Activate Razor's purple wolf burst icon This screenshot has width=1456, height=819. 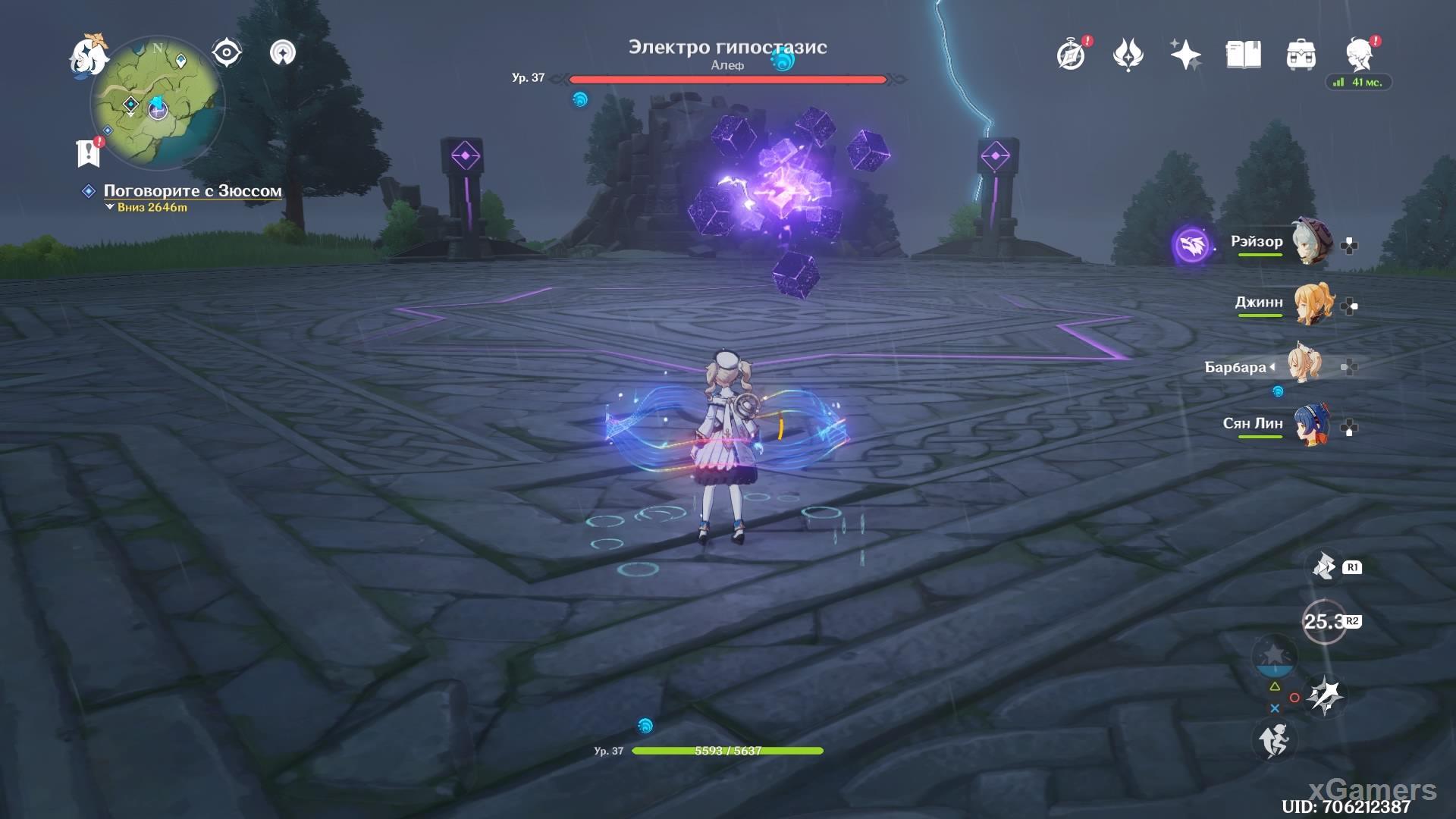click(x=1191, y=244)
